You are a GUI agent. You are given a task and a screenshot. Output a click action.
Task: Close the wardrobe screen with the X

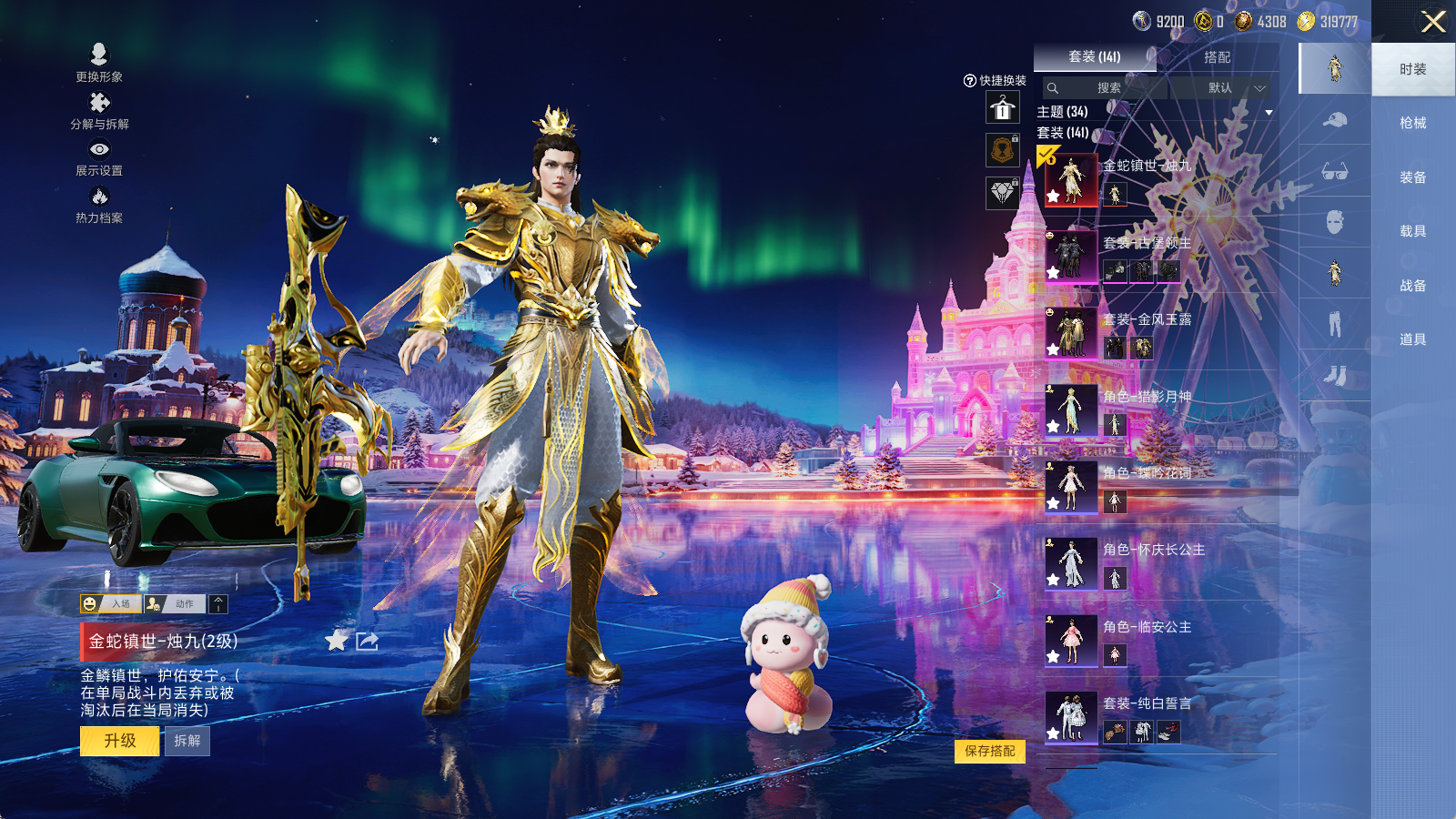click(1433, 22)
